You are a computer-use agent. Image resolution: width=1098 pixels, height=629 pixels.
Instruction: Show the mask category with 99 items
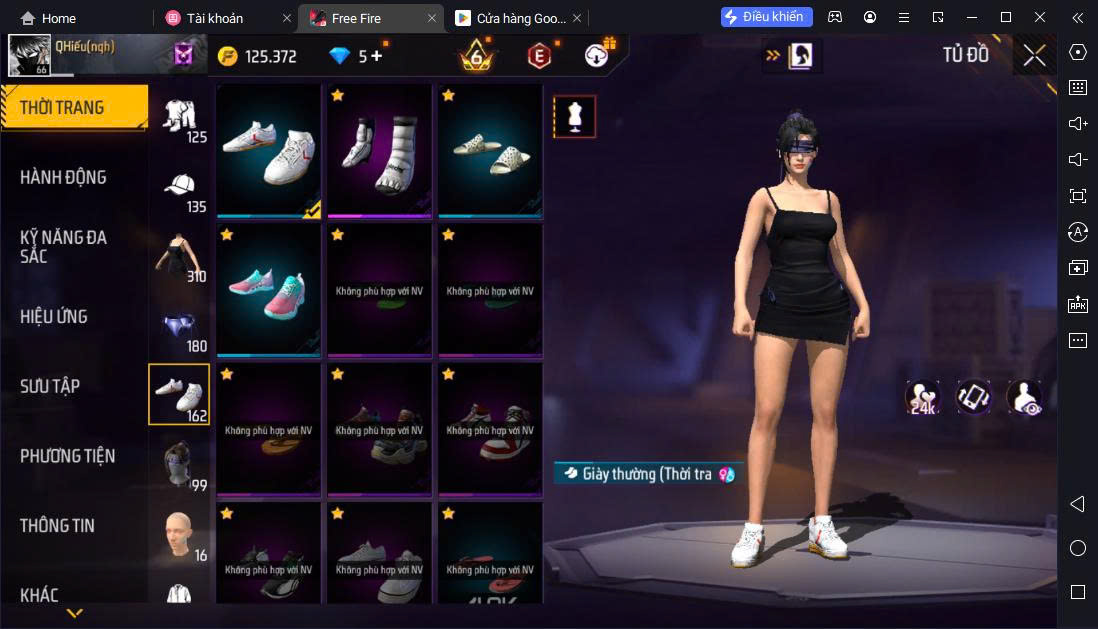[x=180, y=467]
